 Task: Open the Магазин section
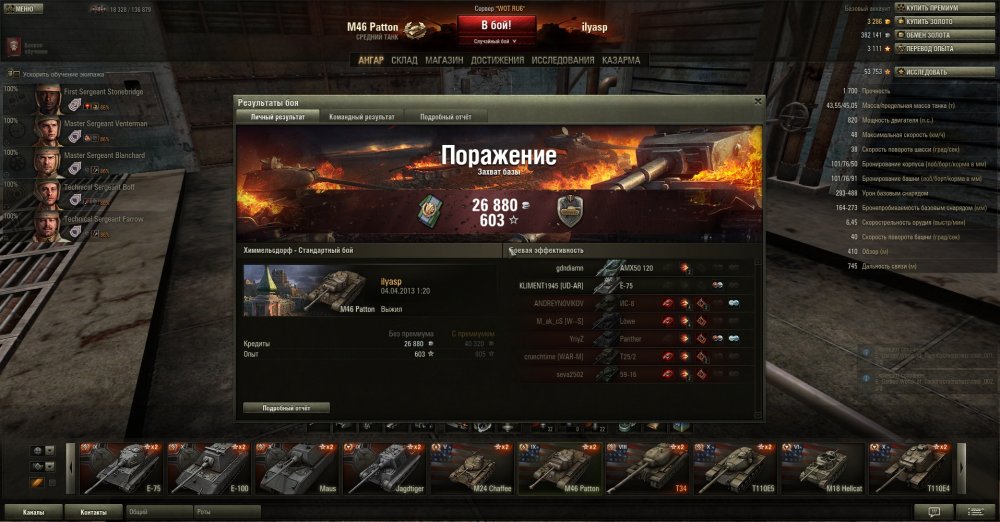[444, 60]
